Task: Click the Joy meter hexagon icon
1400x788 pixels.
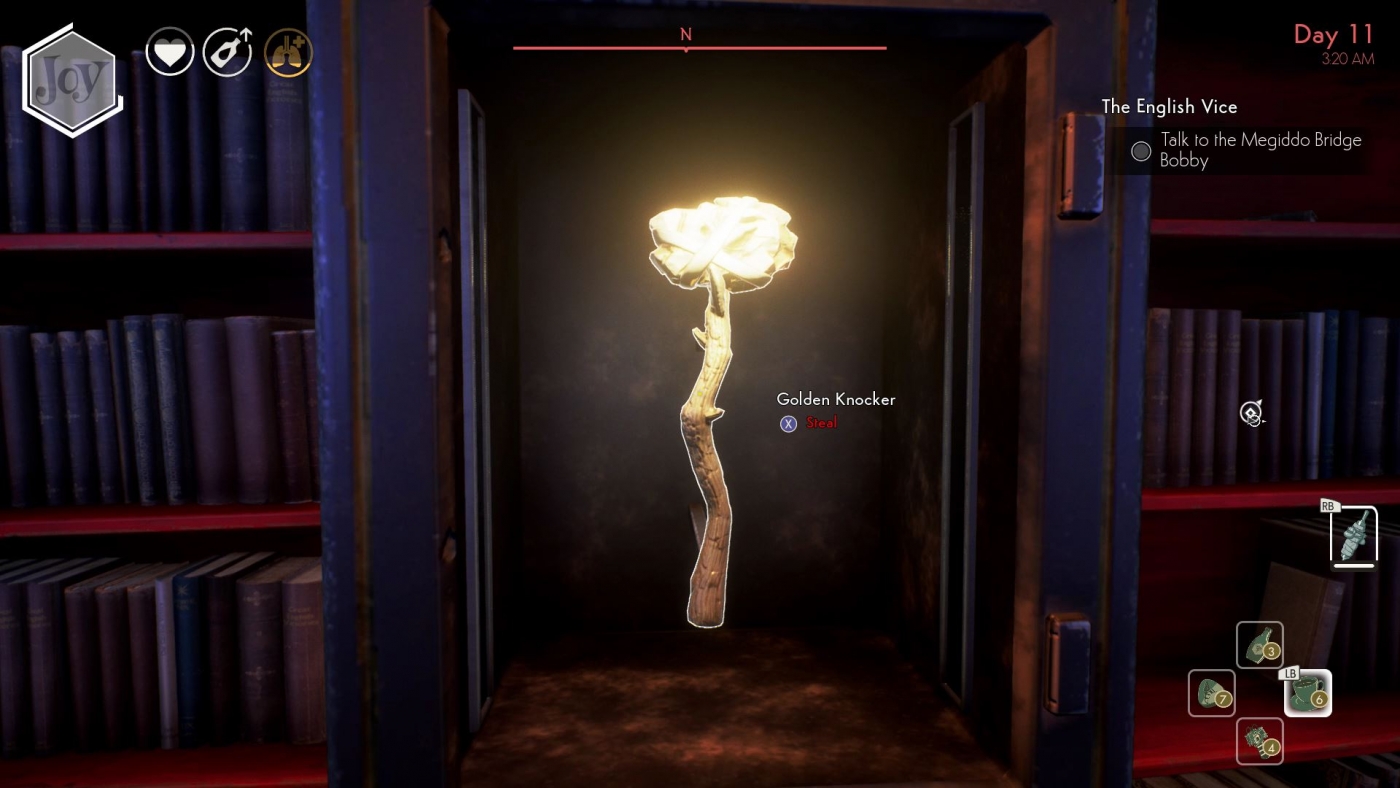Action: click(70, 75)
